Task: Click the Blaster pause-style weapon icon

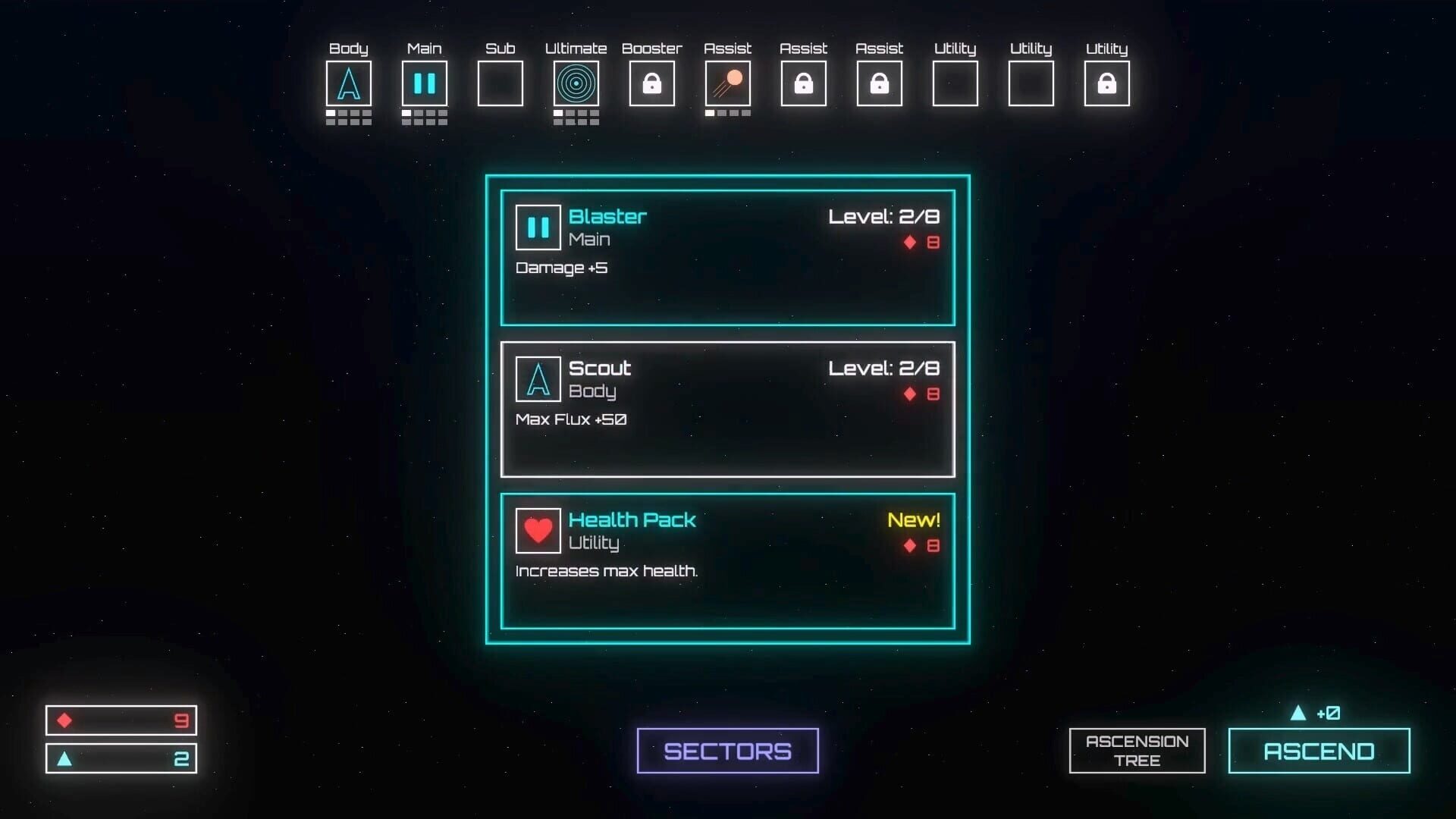Action: pos(538,227)
